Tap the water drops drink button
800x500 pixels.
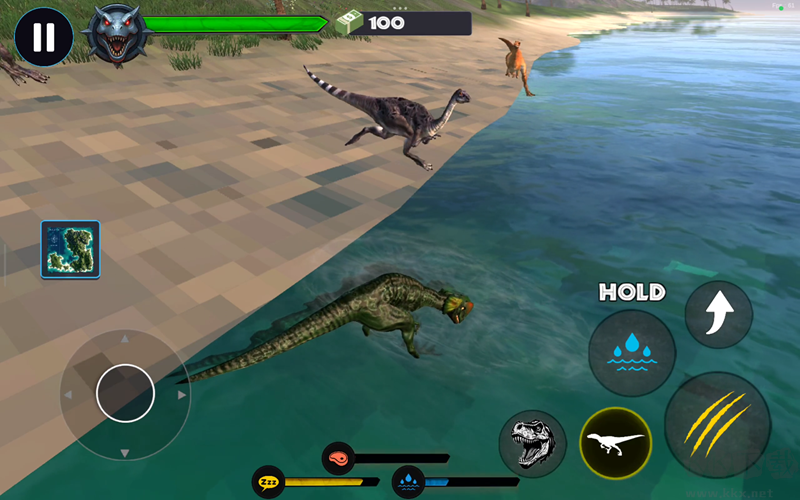(631, 353)
